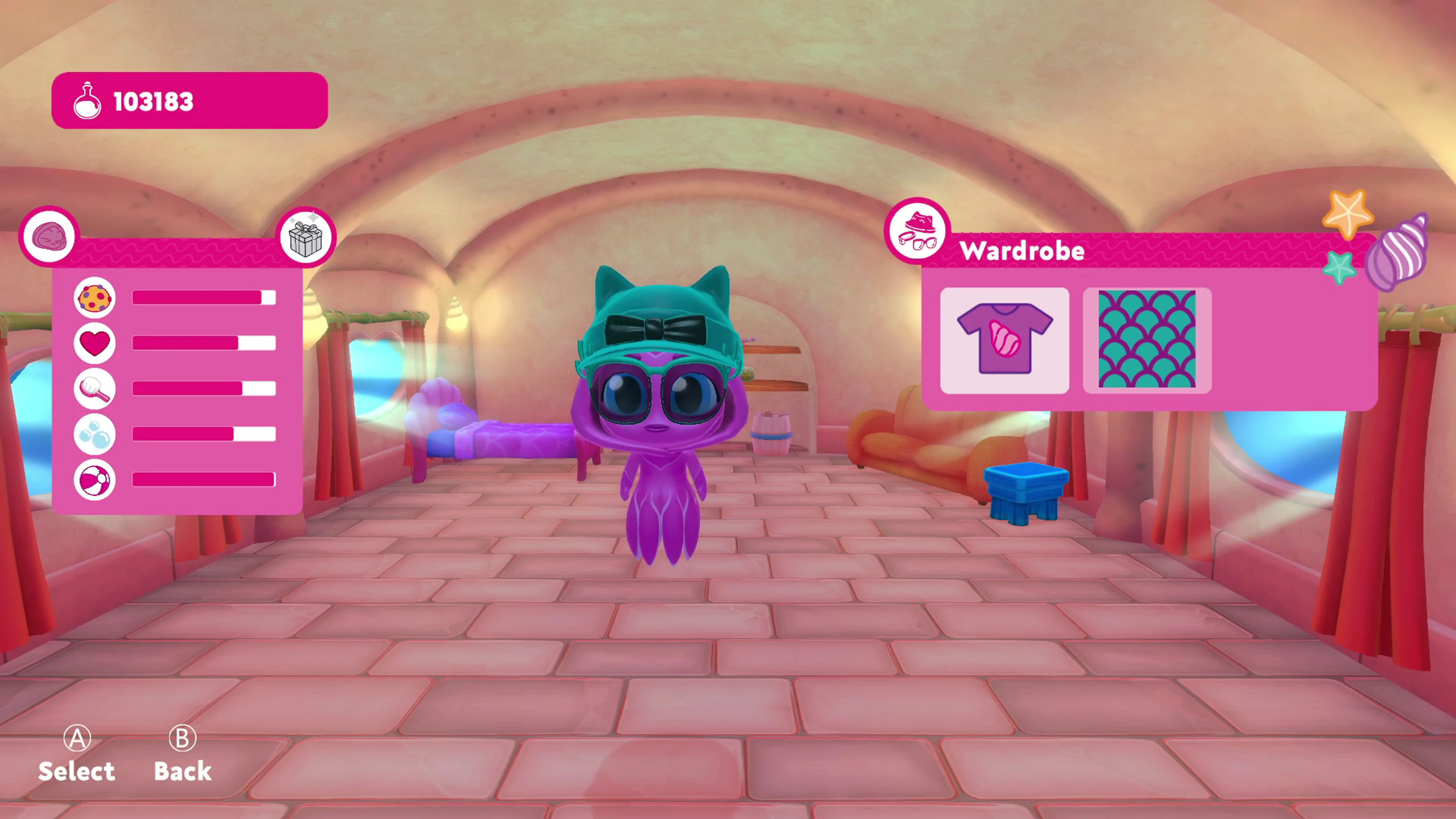This screenshot has width=1456, height=819.
Task: Click the heart affection icon
Action: pyautogui.click(x=94, y=344)
